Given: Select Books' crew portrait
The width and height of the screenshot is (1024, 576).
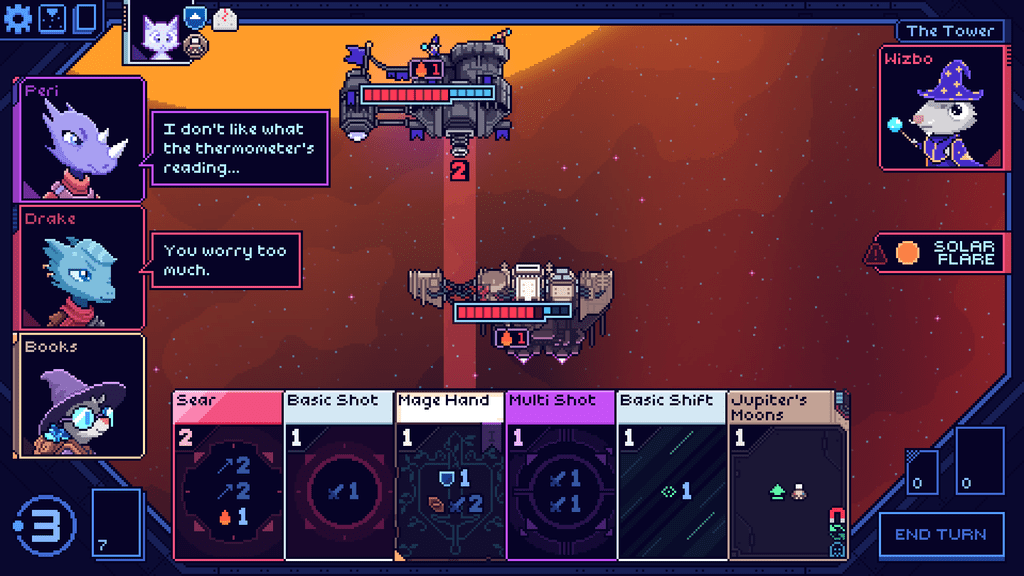Looking at the screenshot, I should tap(82, 396).
